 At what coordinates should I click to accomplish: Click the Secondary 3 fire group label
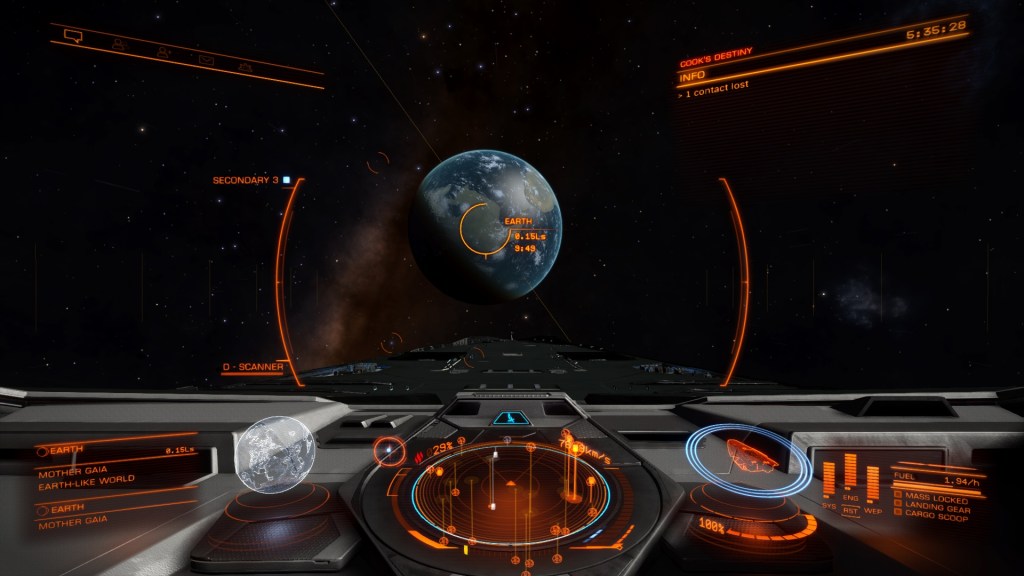(x=246, y=181)
